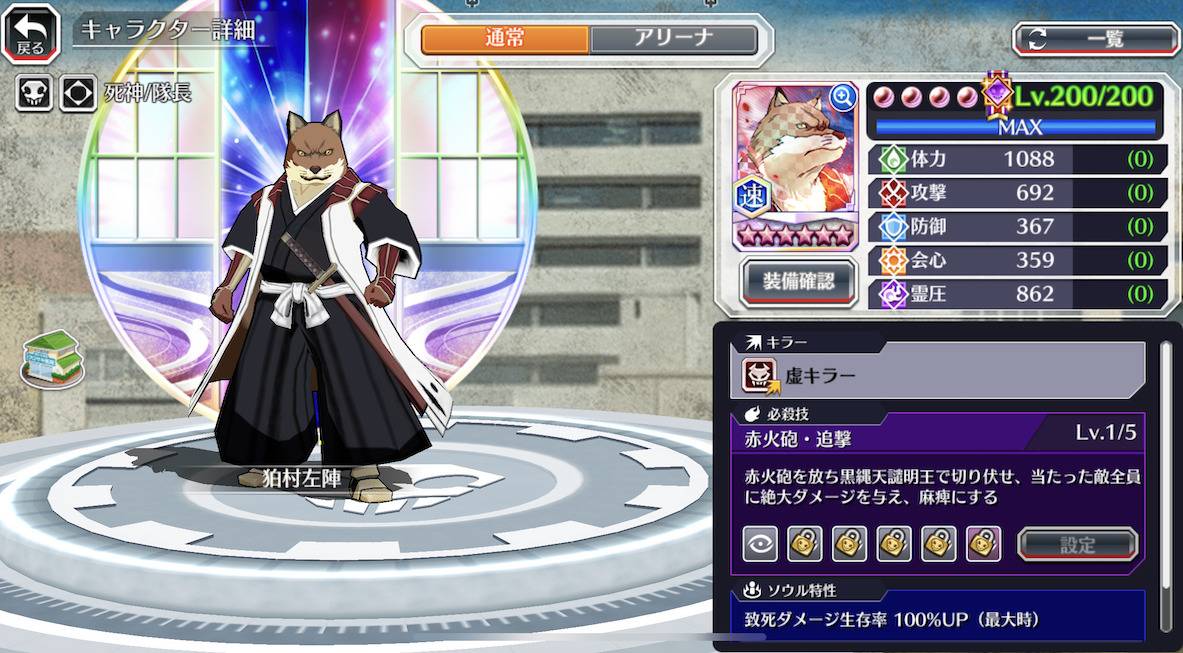The width and height of the screenshot is (1183, 653).
Task: Toggle the eye preview icon
Action: 760,543
